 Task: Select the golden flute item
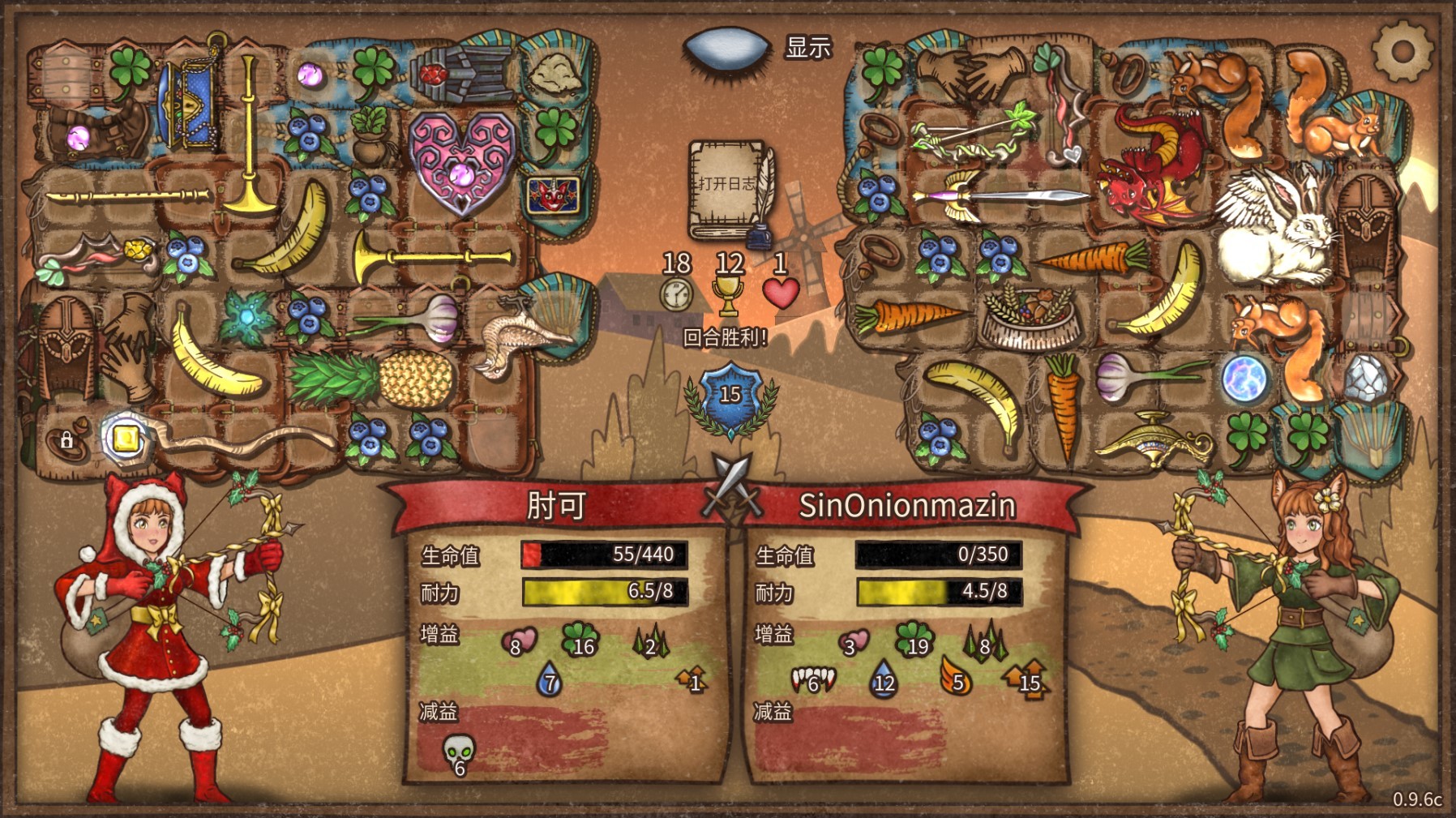(x=128, y=195)
